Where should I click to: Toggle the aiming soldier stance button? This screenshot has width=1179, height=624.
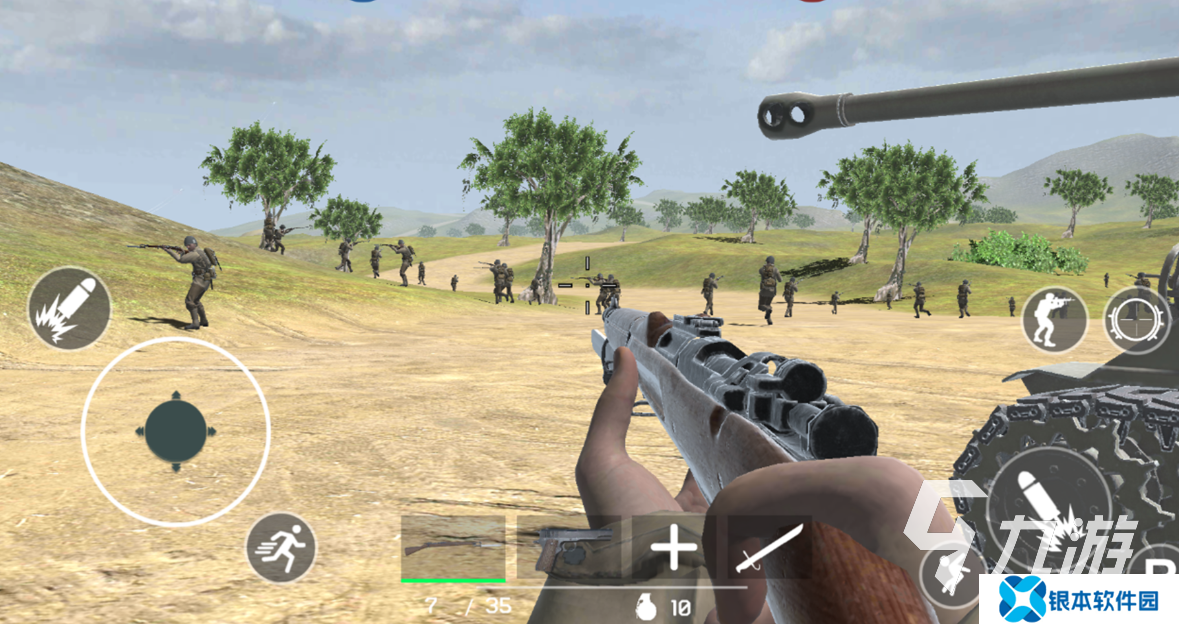1054,319
